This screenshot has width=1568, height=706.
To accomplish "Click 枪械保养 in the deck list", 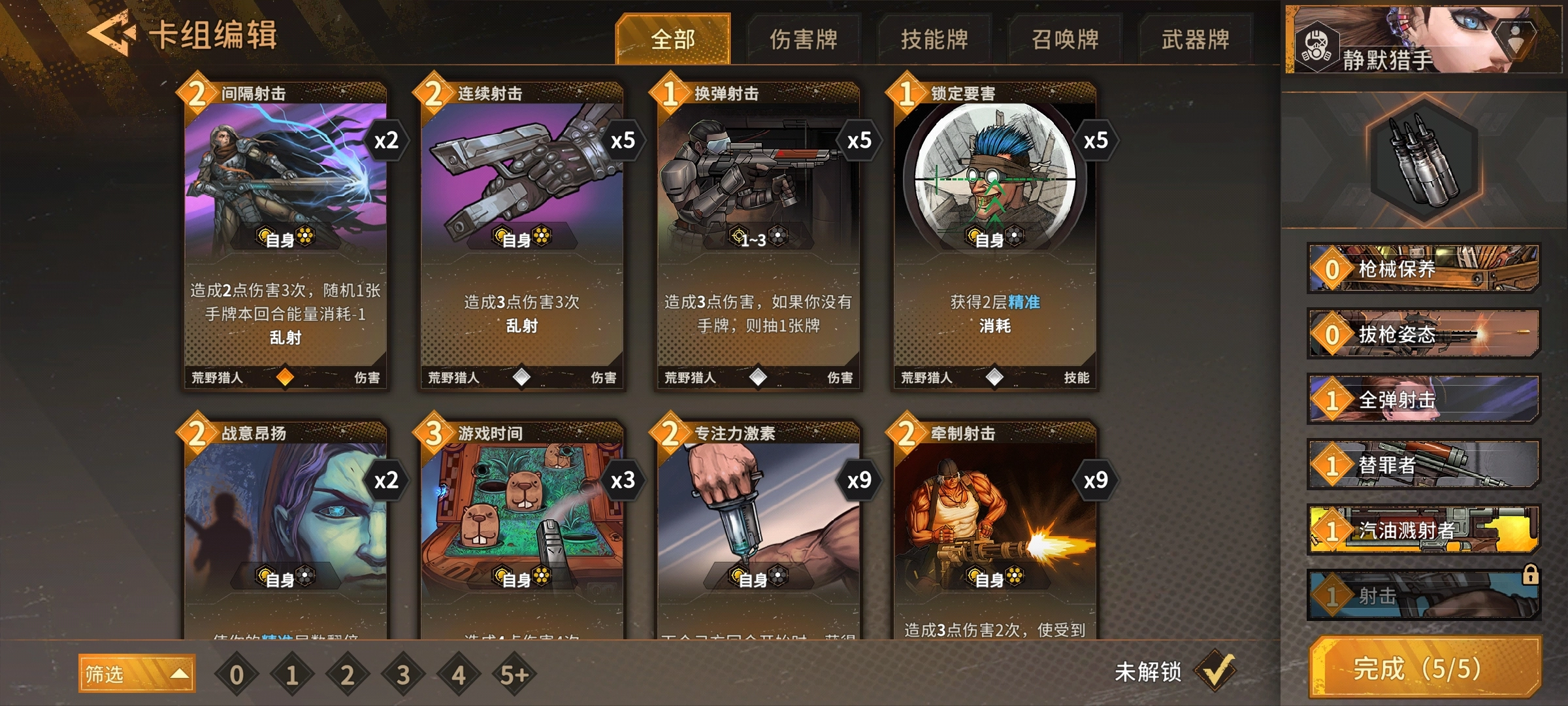I will click(1424, 269).
